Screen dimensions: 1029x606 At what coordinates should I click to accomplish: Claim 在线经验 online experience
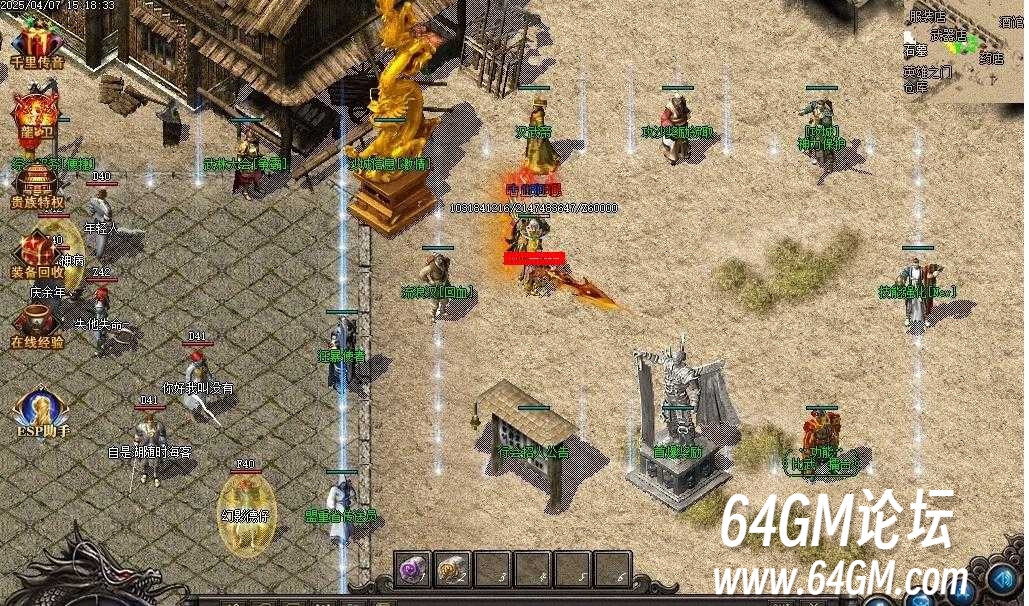click(37, 324)
